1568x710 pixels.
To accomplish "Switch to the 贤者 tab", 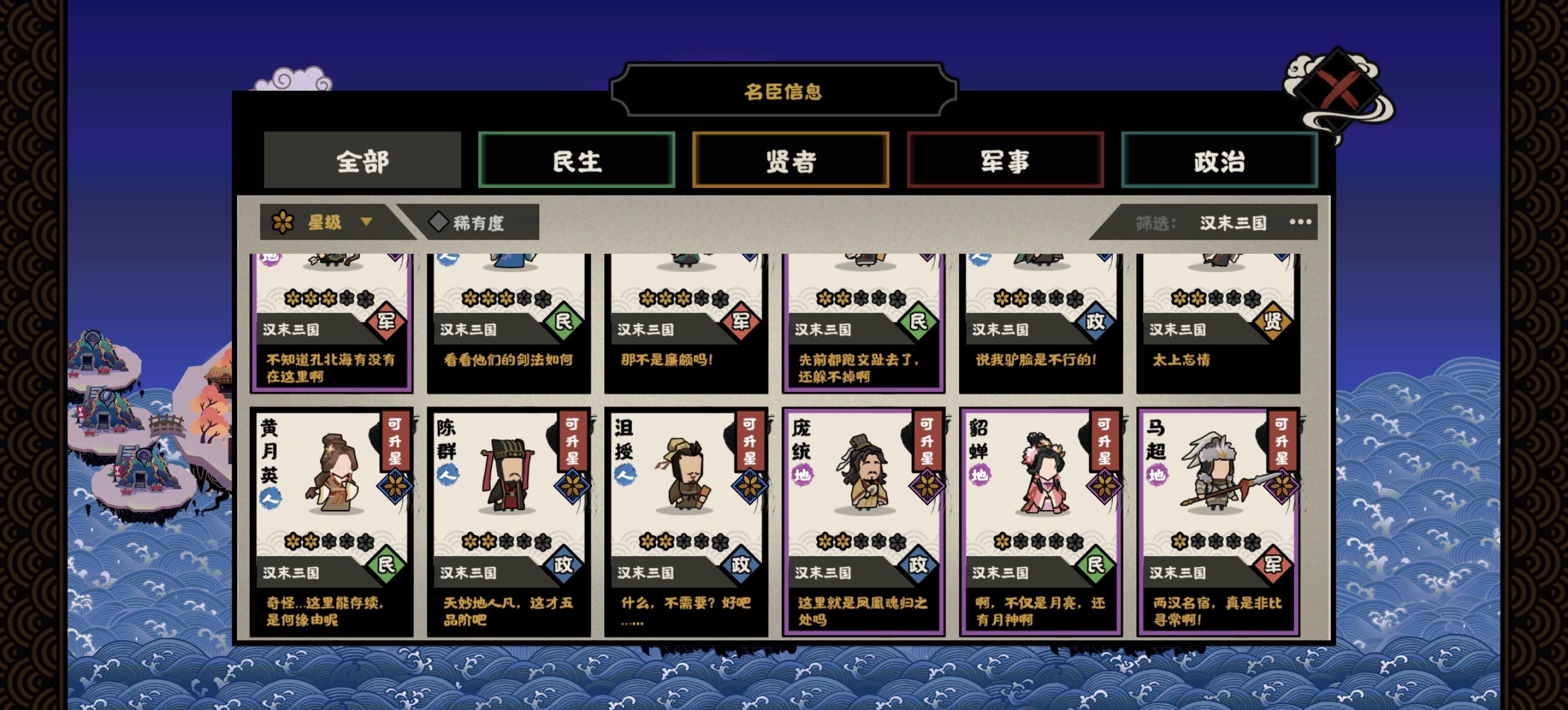I will pos(791,162).
